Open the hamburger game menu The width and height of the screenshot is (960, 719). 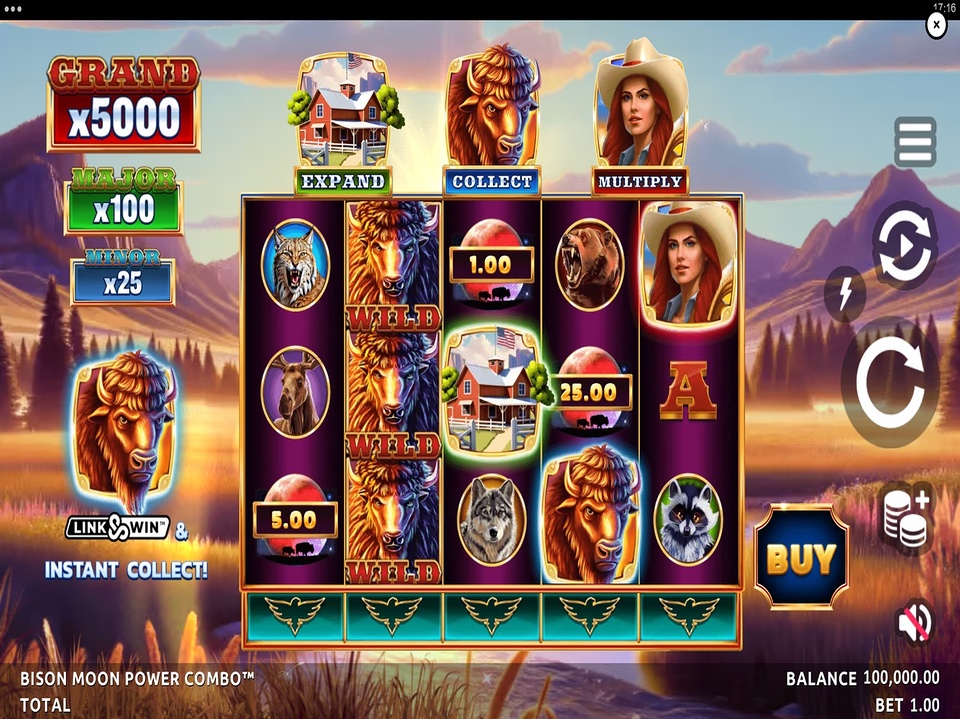tap(914, 142)
